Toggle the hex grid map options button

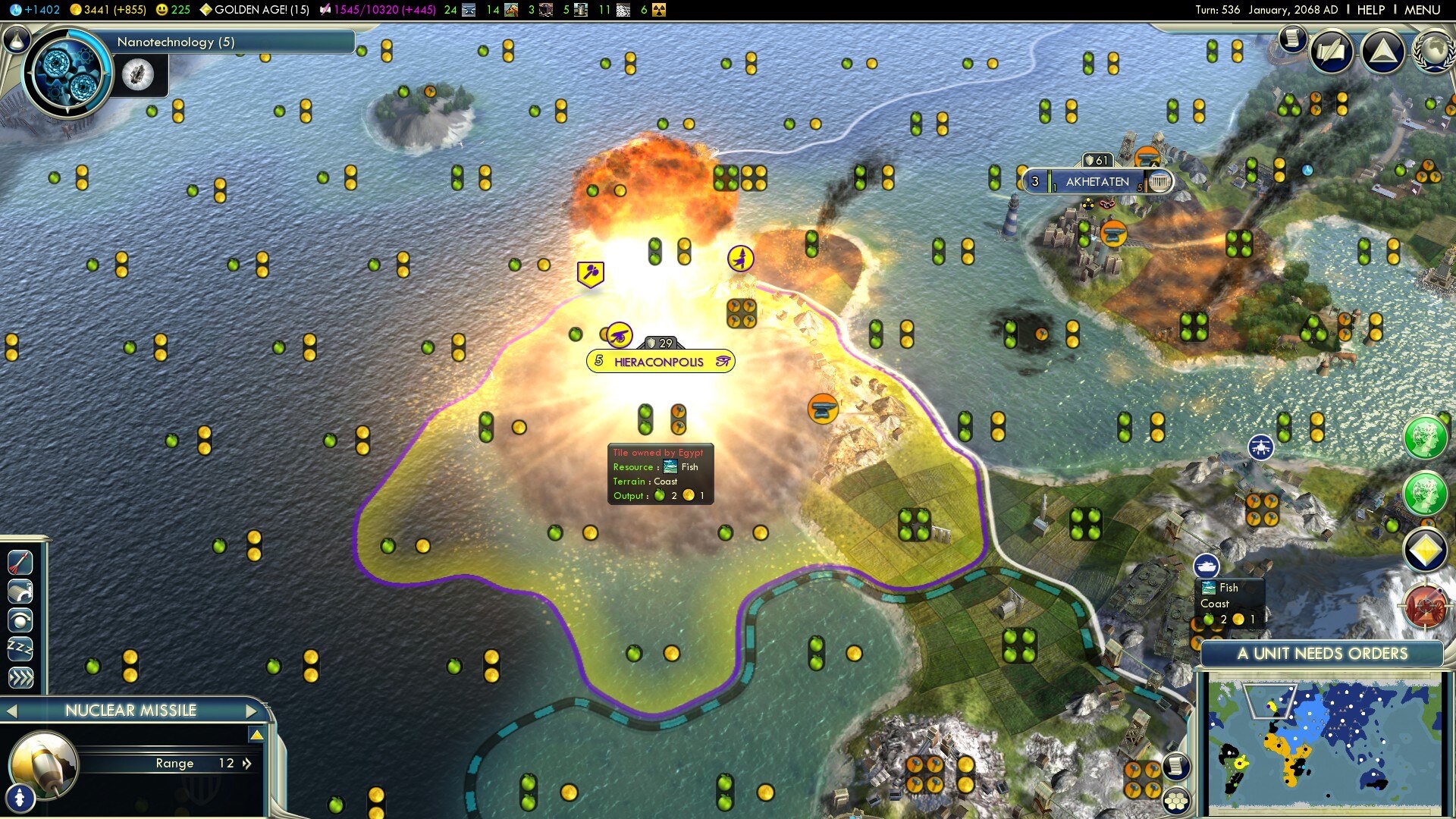point(1176,800)
